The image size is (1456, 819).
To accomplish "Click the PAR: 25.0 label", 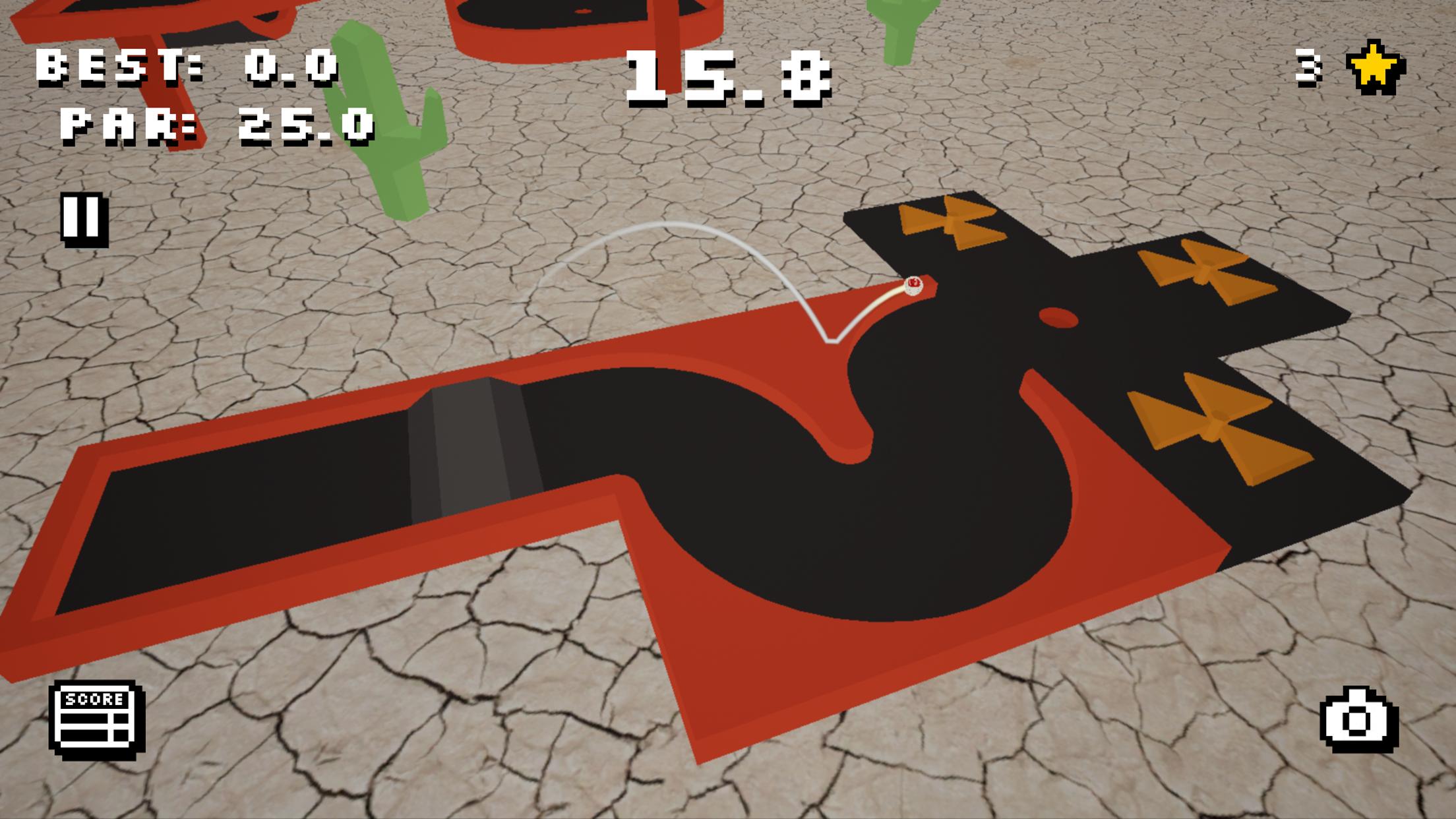I will pos(218,125).
